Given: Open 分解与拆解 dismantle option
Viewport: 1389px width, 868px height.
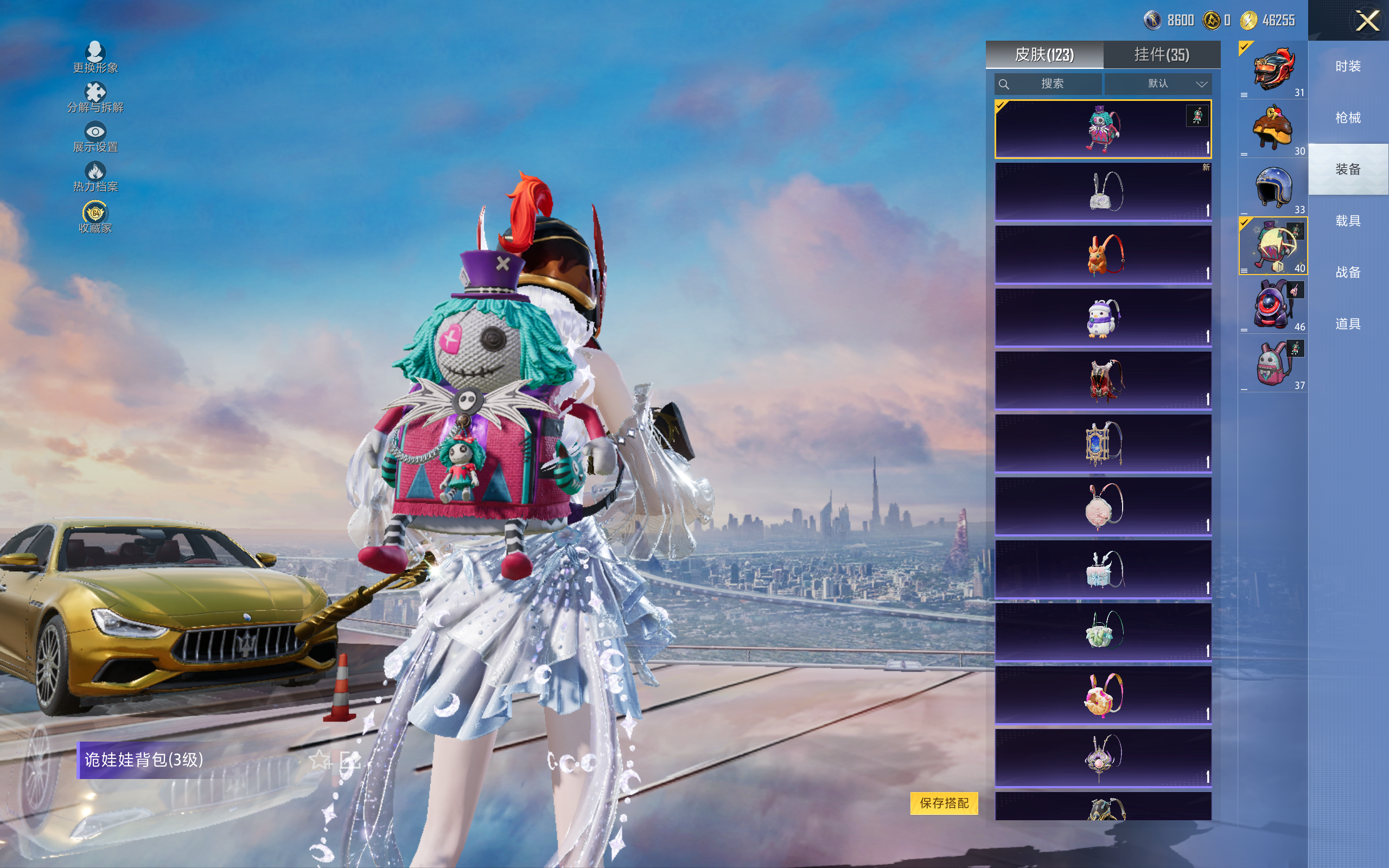Looking at the screenshot, I should [x=95, y=97].
